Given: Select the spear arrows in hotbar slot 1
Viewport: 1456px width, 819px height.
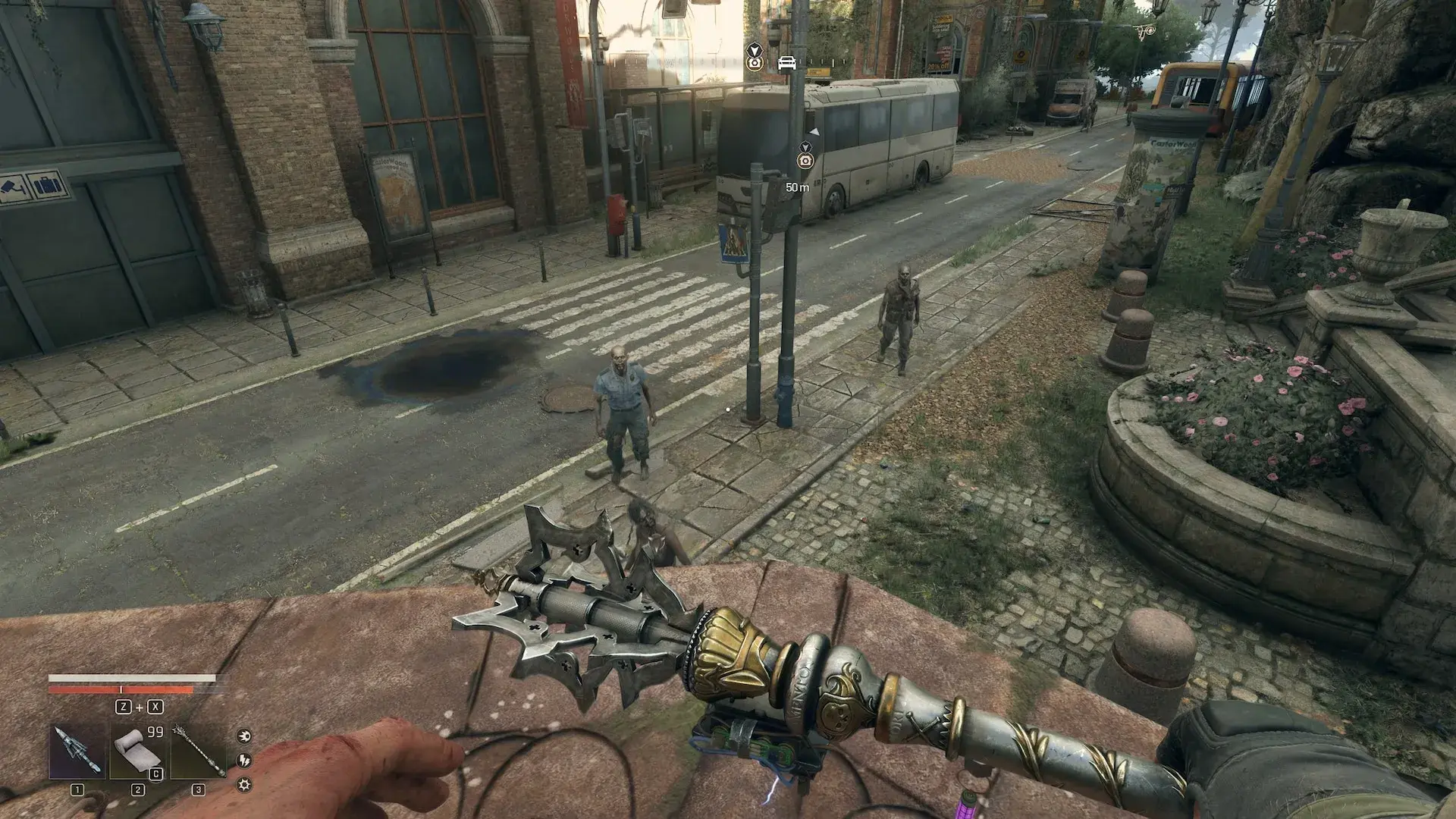Looking at the screenshot, I should tap(77, 750).
